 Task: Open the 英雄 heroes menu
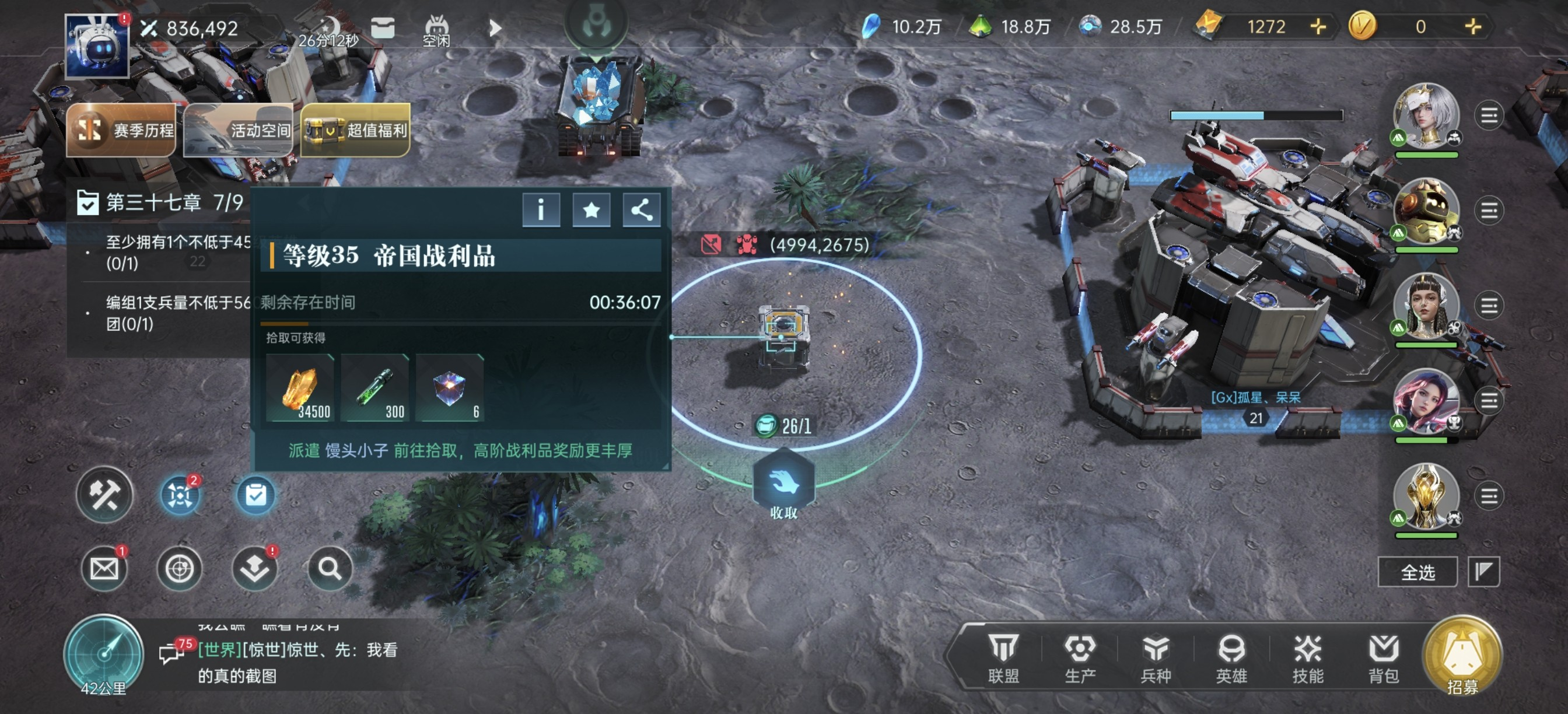click(x=1231, y=657)
